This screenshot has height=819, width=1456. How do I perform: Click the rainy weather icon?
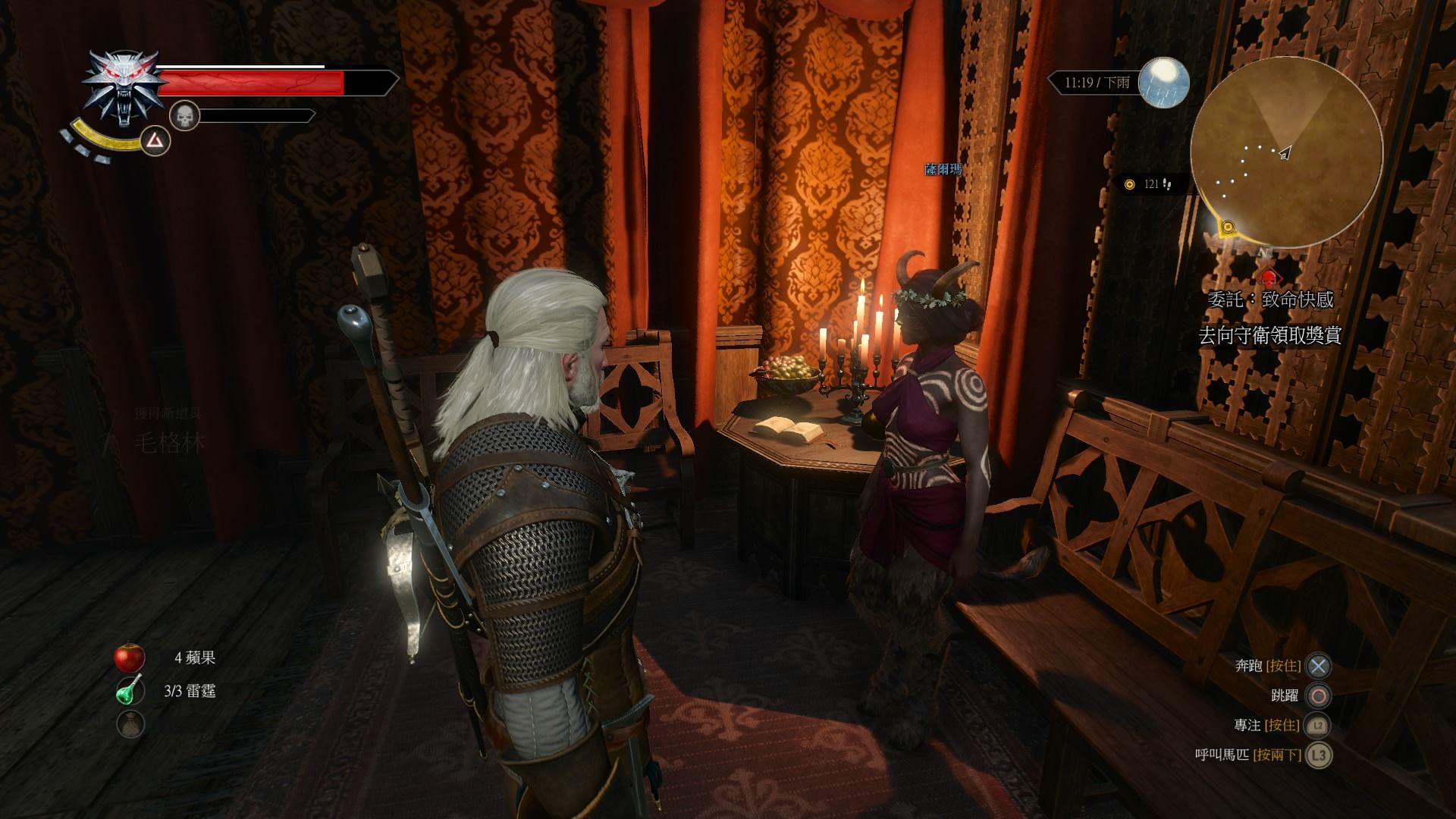pos(1164,83)
